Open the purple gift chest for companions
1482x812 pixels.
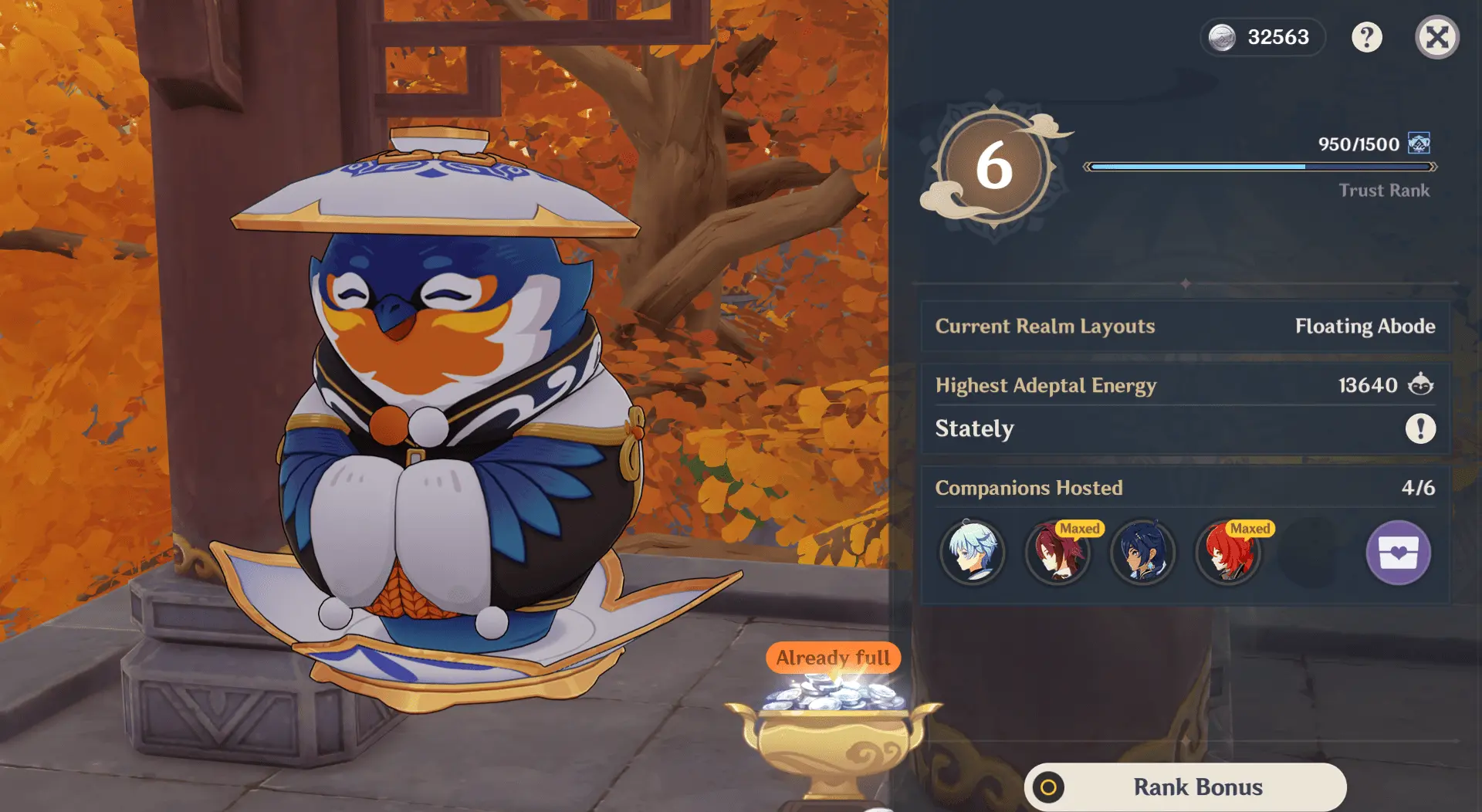coord(1399,553)
